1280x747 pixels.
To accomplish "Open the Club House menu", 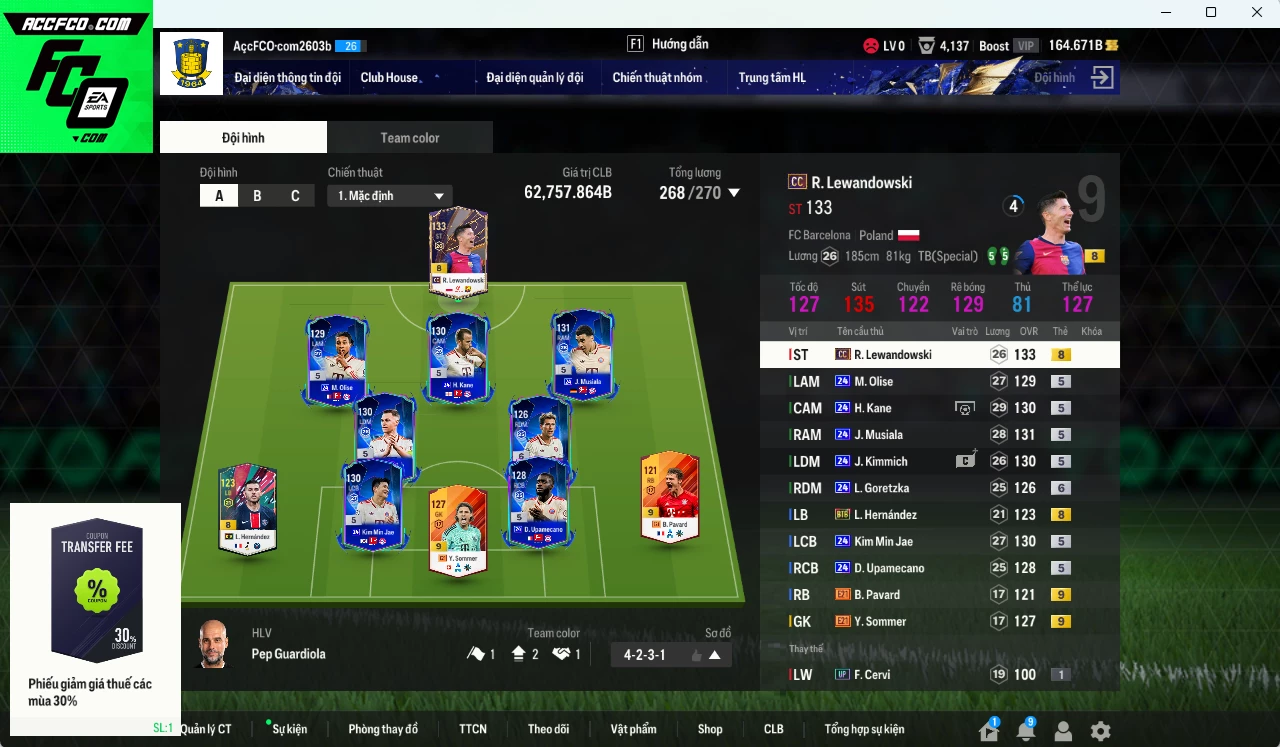I will coord(389,77).
